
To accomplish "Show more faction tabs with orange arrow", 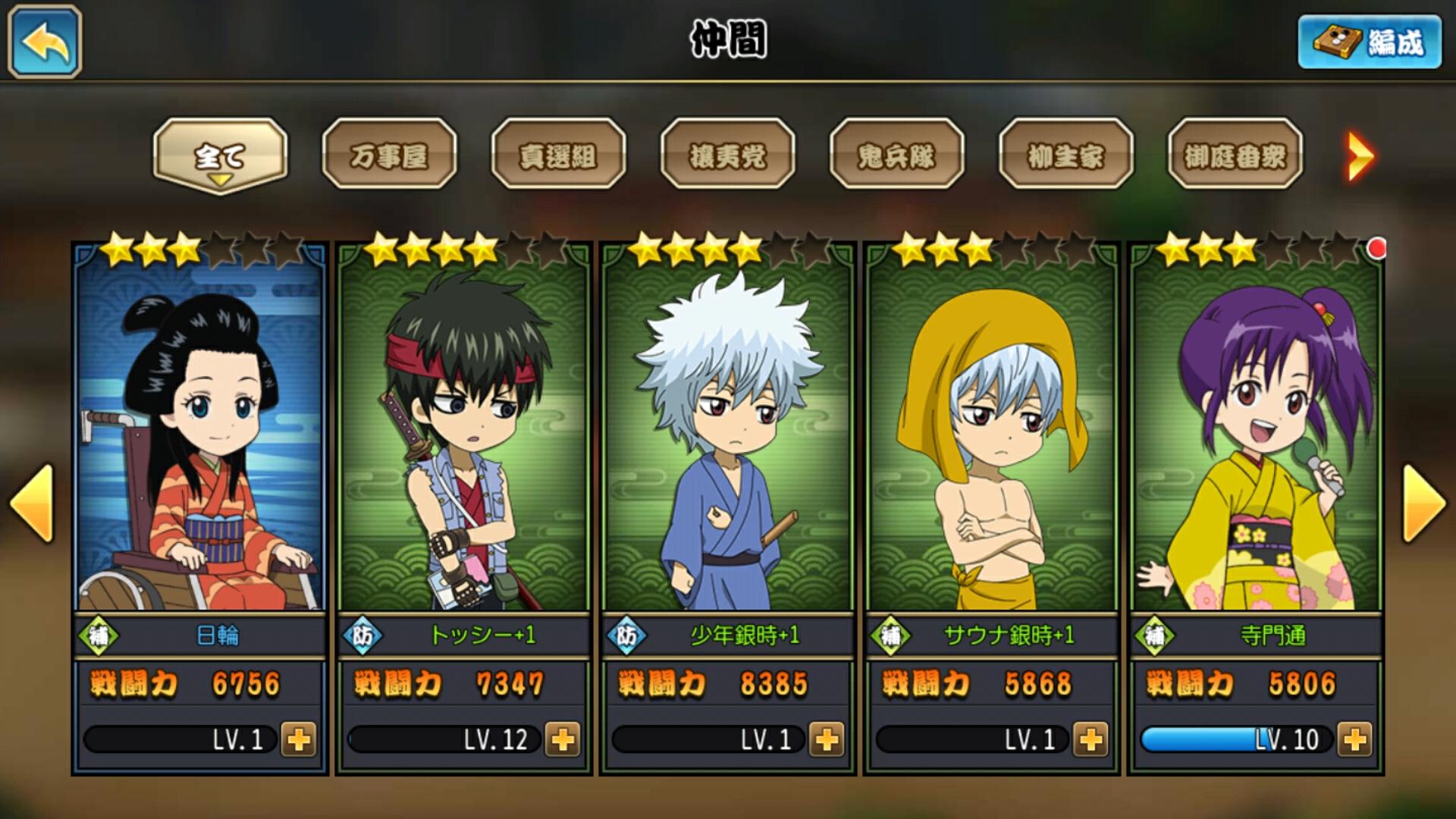I will tap(1360, 157).
